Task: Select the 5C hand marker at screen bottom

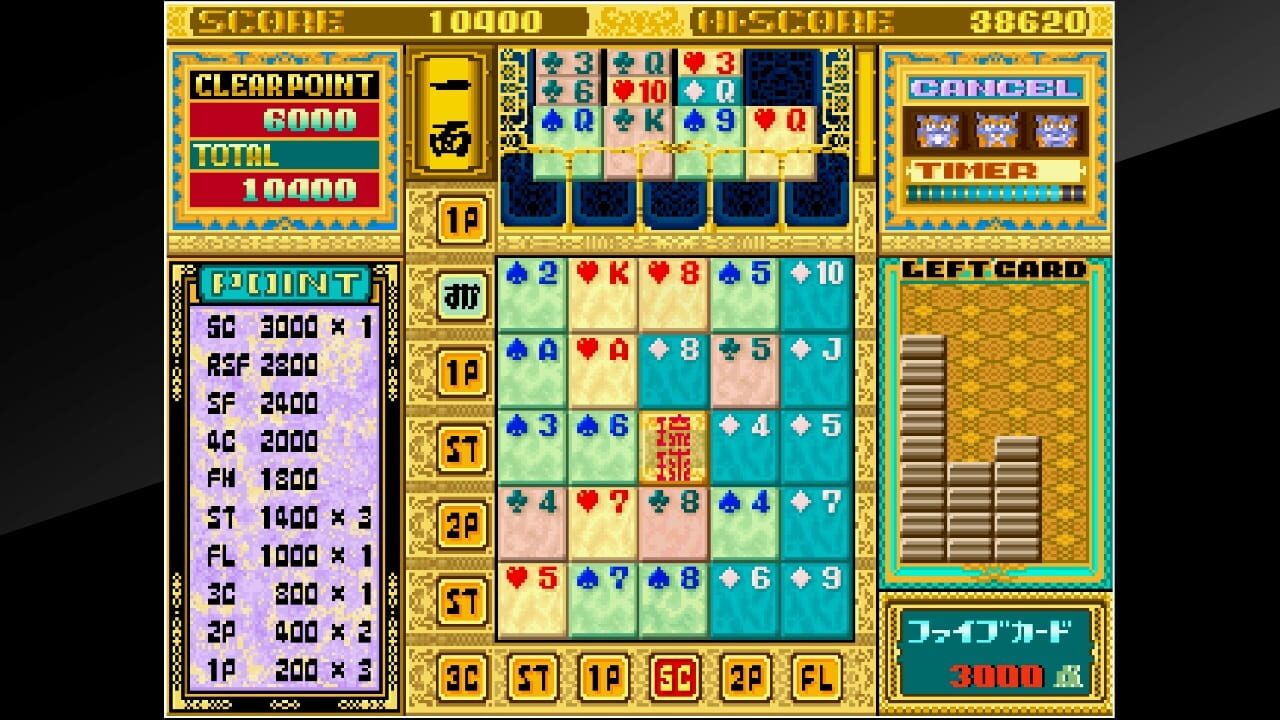Action: [x=673, y=677]
